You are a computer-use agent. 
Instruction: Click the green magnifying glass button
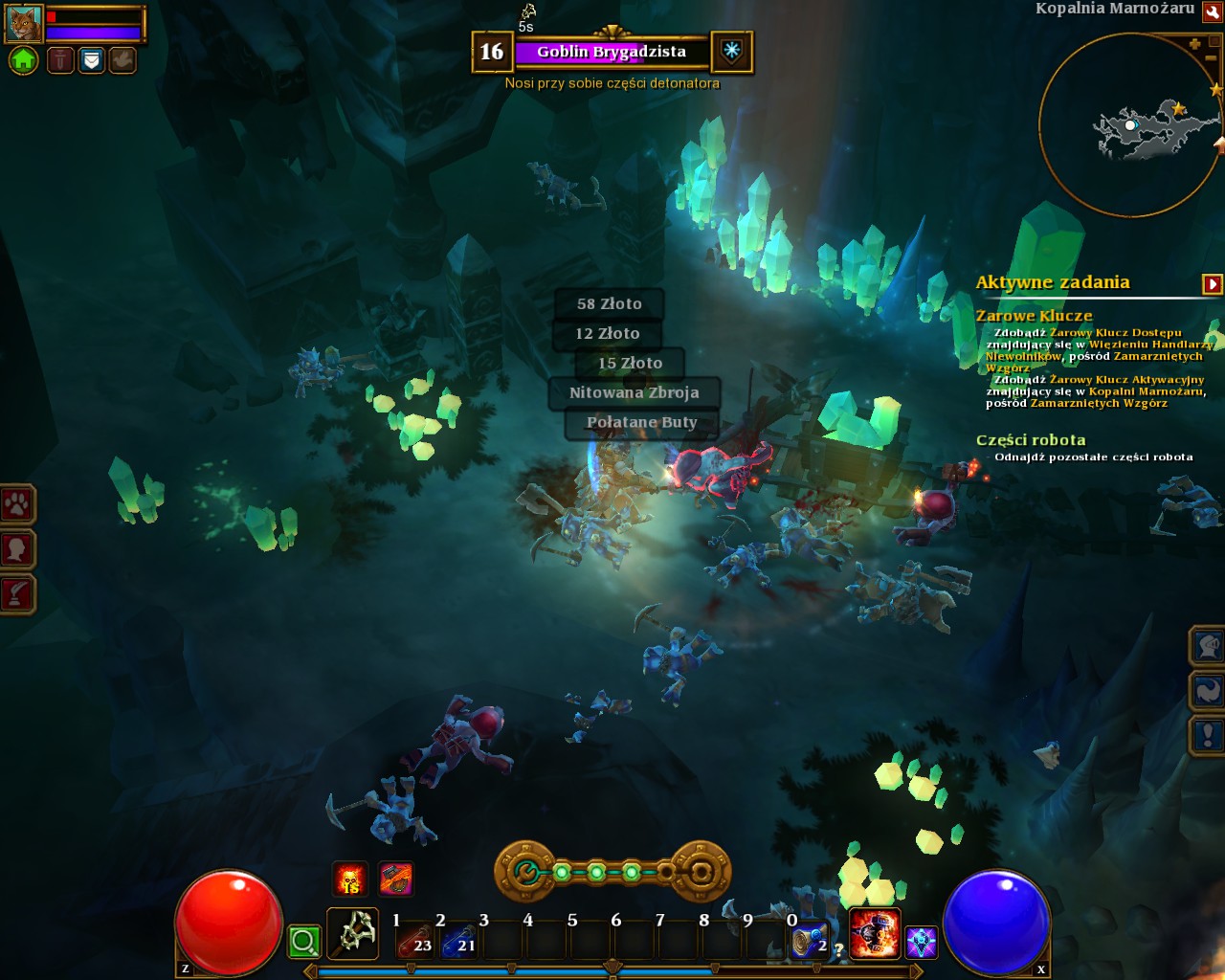[304, 942]
